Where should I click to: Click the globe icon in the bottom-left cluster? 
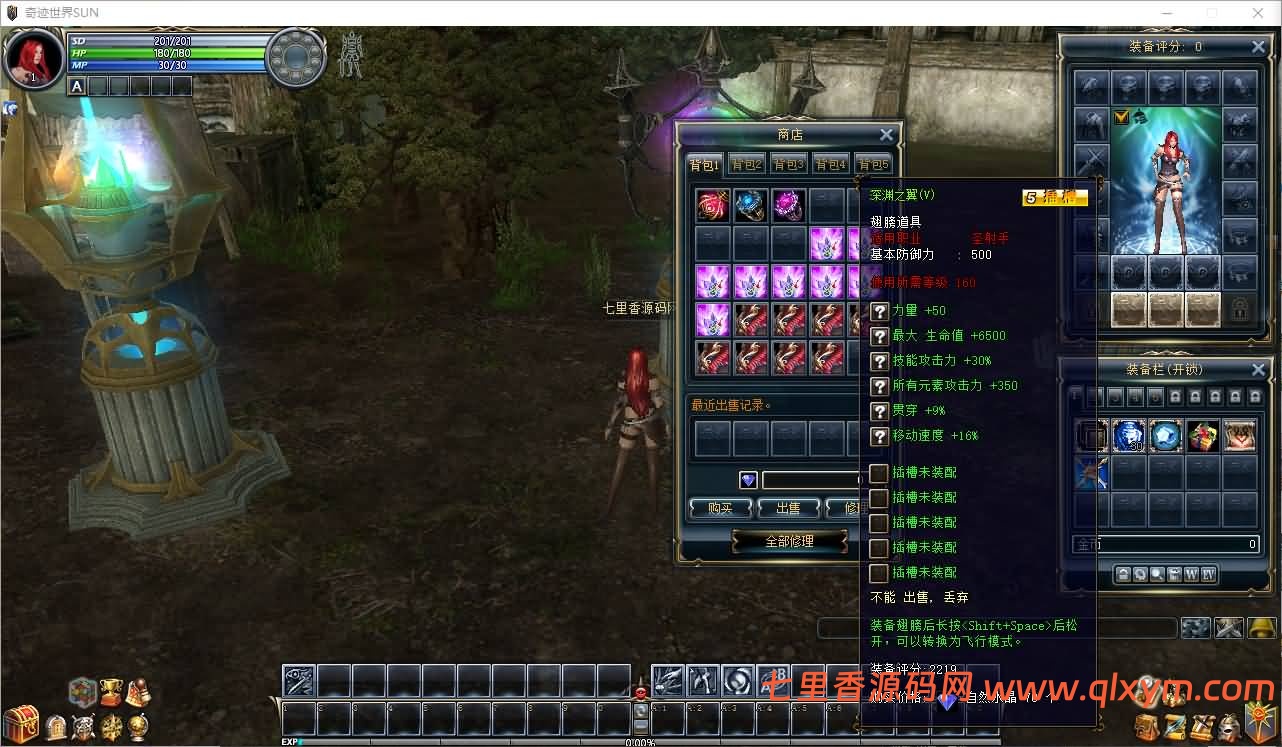click(138, 727)
